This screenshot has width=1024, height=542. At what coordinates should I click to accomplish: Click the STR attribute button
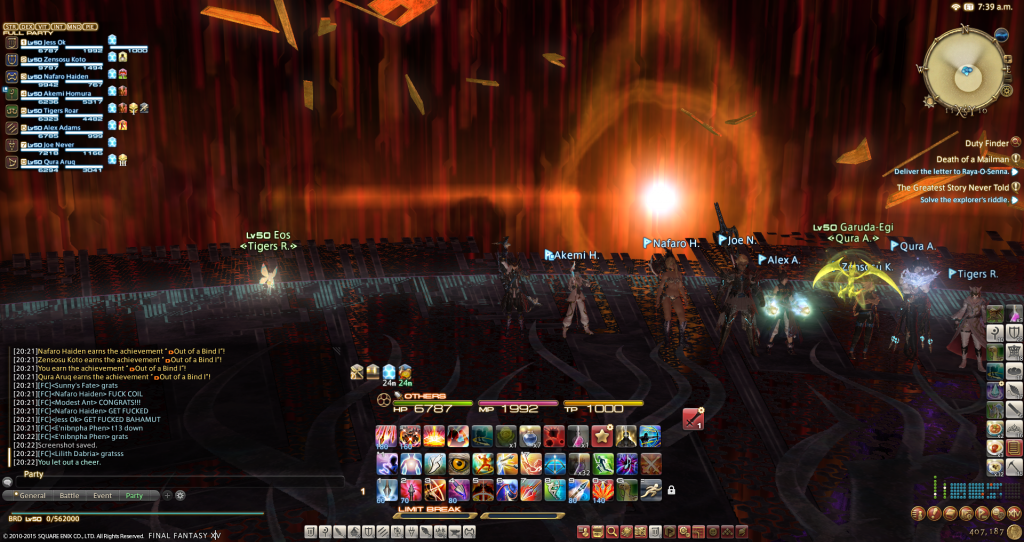pos(10,26)
